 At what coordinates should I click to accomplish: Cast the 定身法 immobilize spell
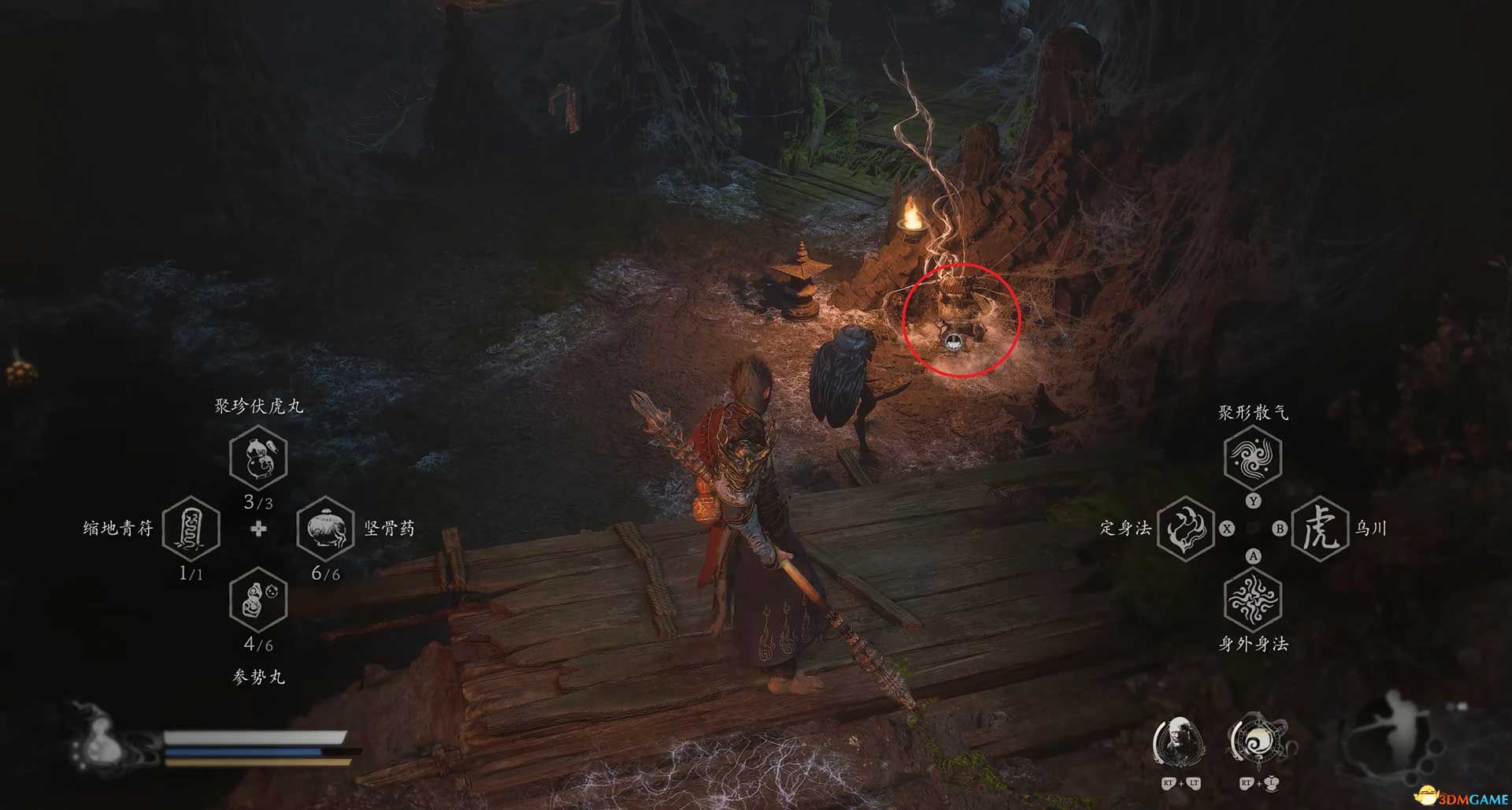coord(1186,529)
